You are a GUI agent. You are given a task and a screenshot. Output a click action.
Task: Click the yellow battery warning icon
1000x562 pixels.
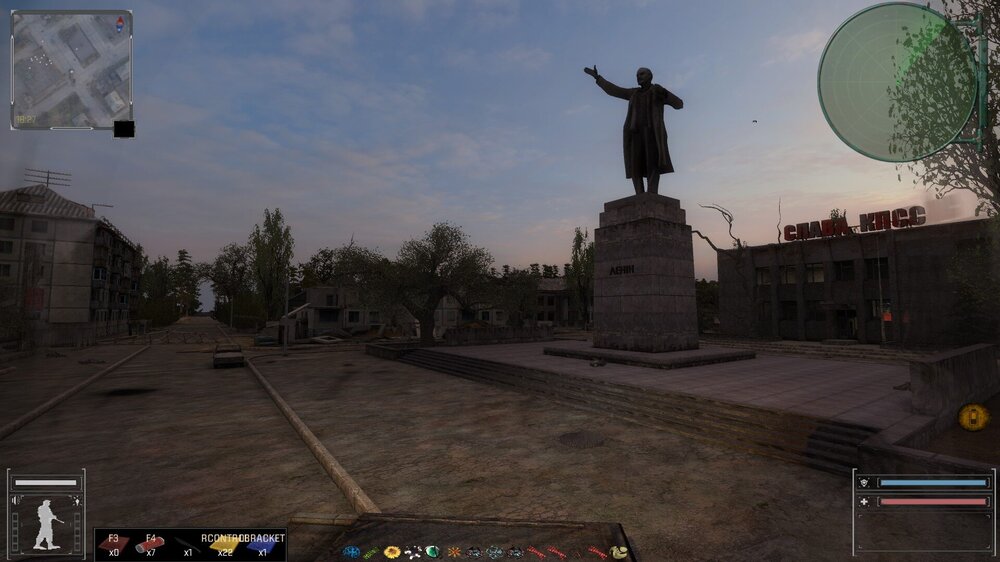pyautogui.click(x=973, y=416)
